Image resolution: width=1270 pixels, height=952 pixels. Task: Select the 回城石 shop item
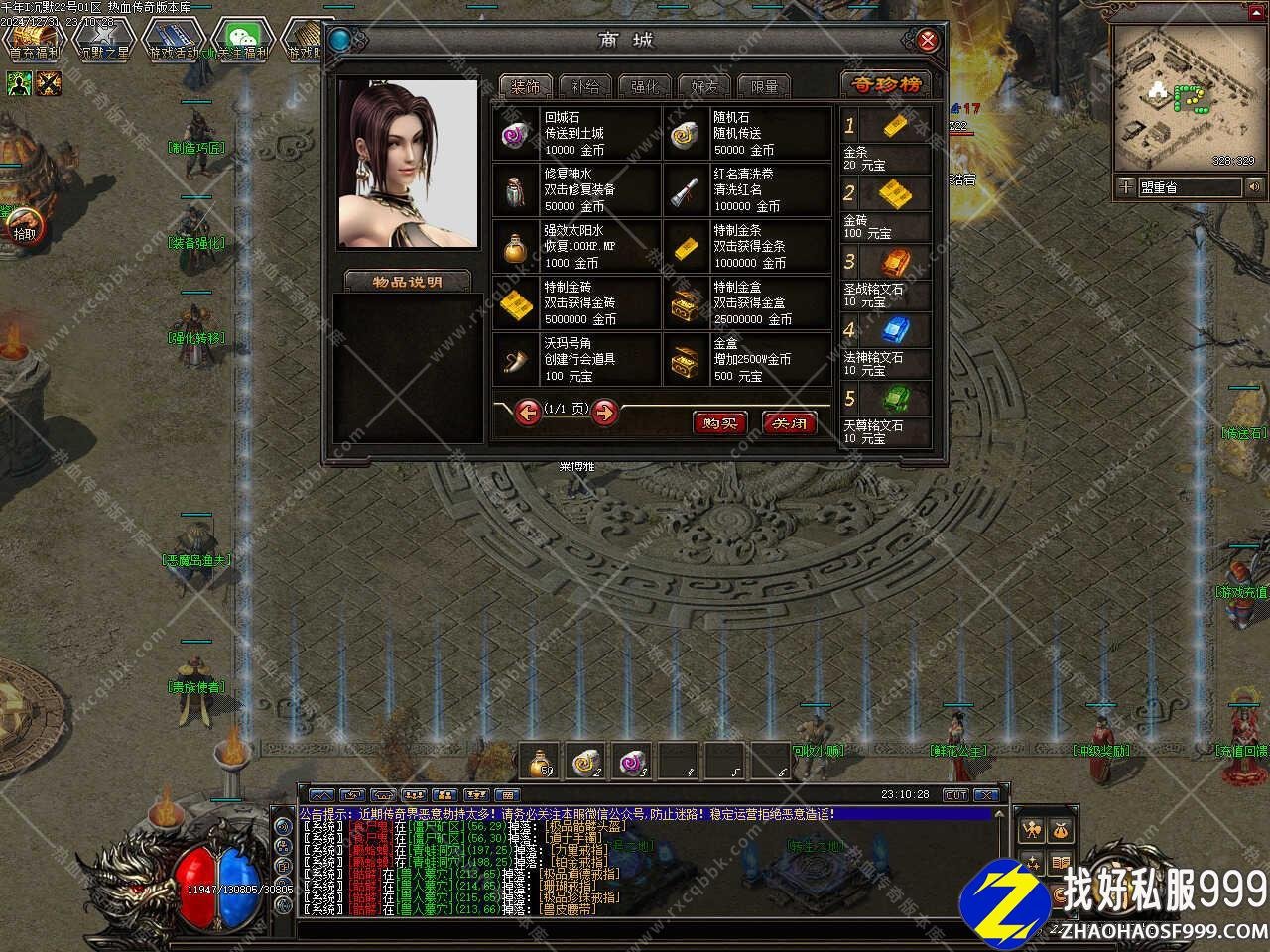click(576, 134)
